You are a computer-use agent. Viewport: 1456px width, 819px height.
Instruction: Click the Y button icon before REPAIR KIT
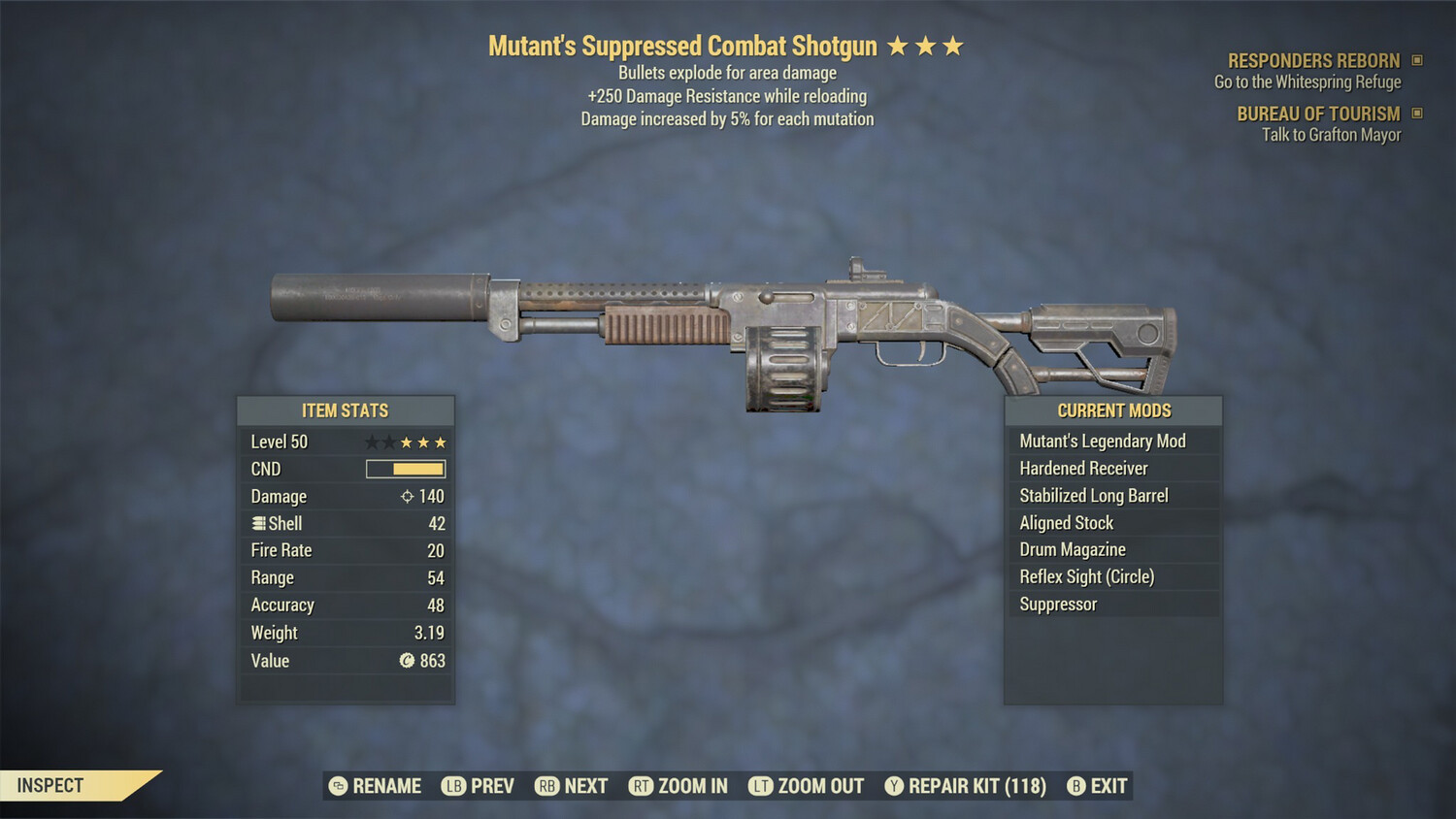[894, 786]
